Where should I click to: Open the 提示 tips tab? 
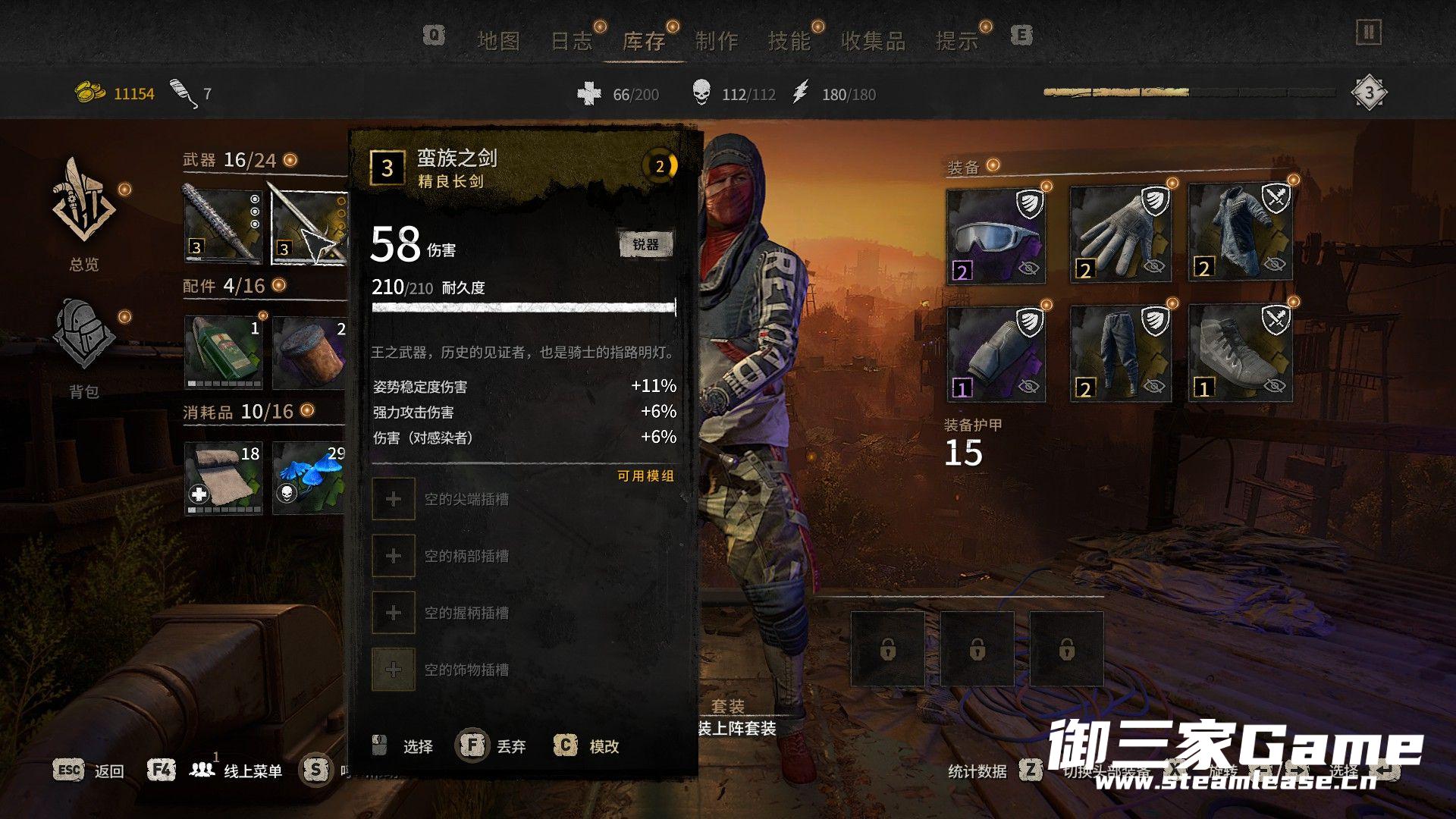pos(956,41)
